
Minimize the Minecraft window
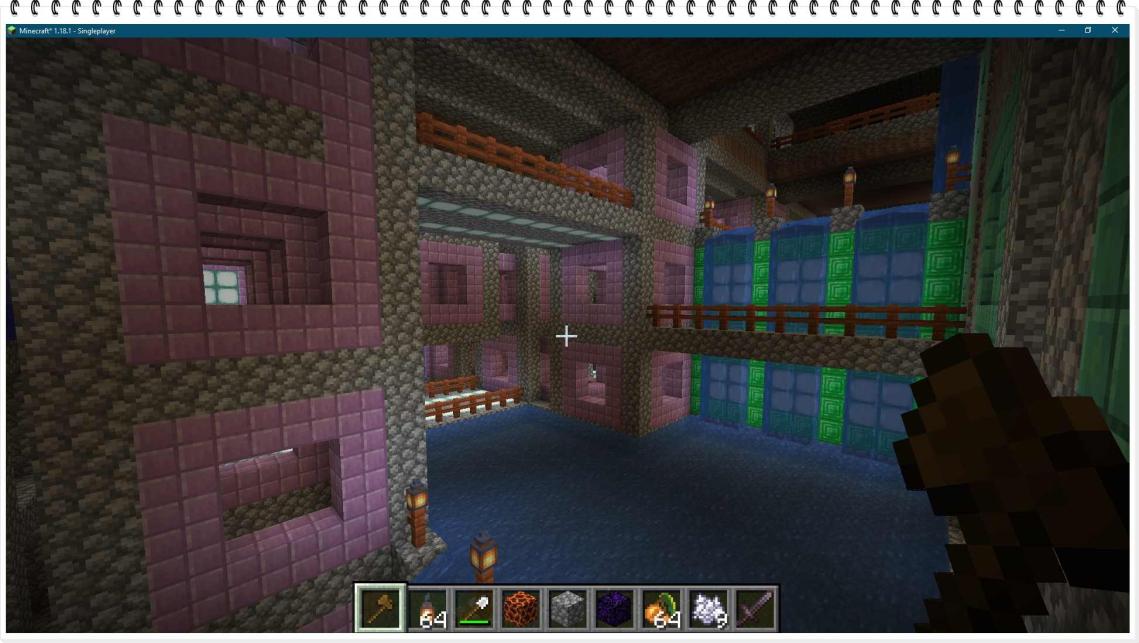[x=1062, y=31]
